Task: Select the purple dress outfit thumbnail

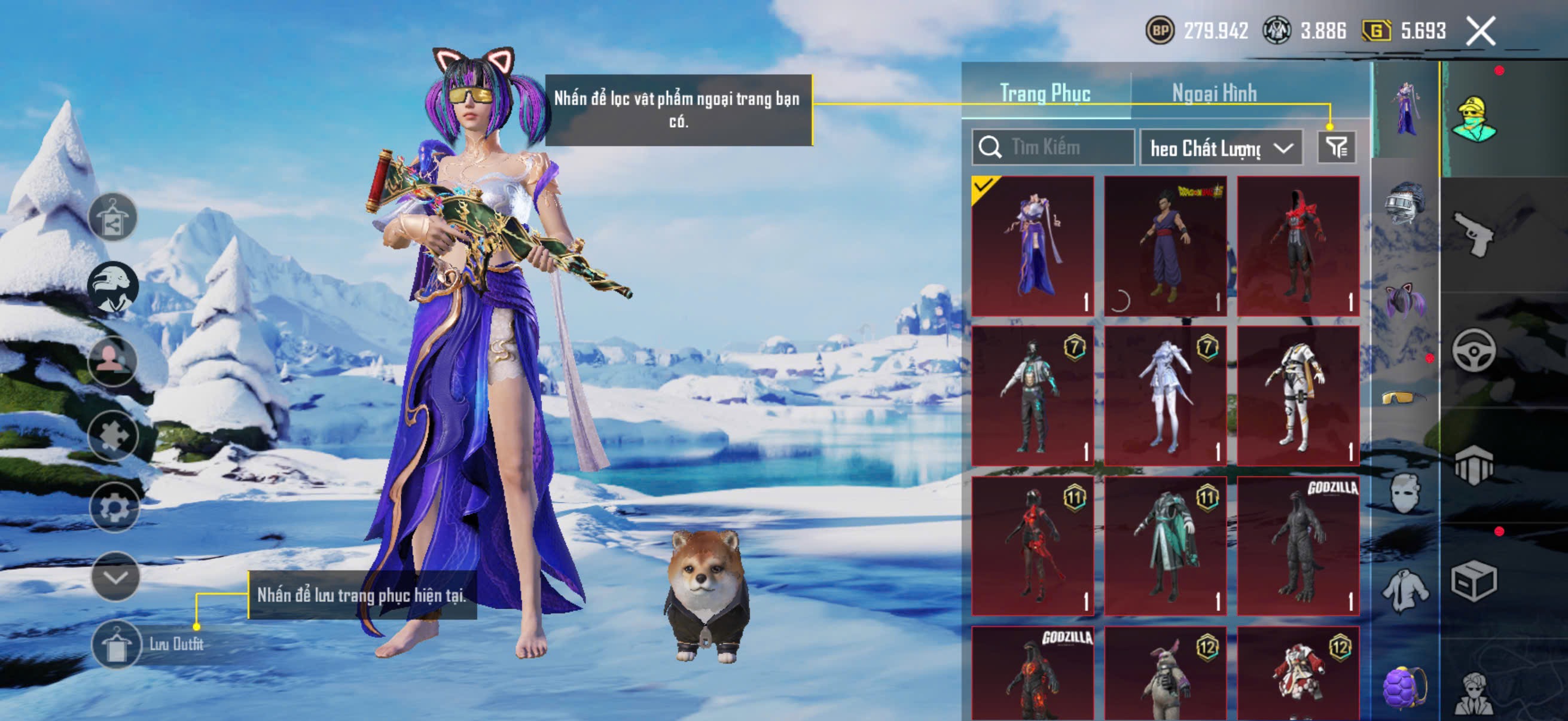Action: (1032, 246)
